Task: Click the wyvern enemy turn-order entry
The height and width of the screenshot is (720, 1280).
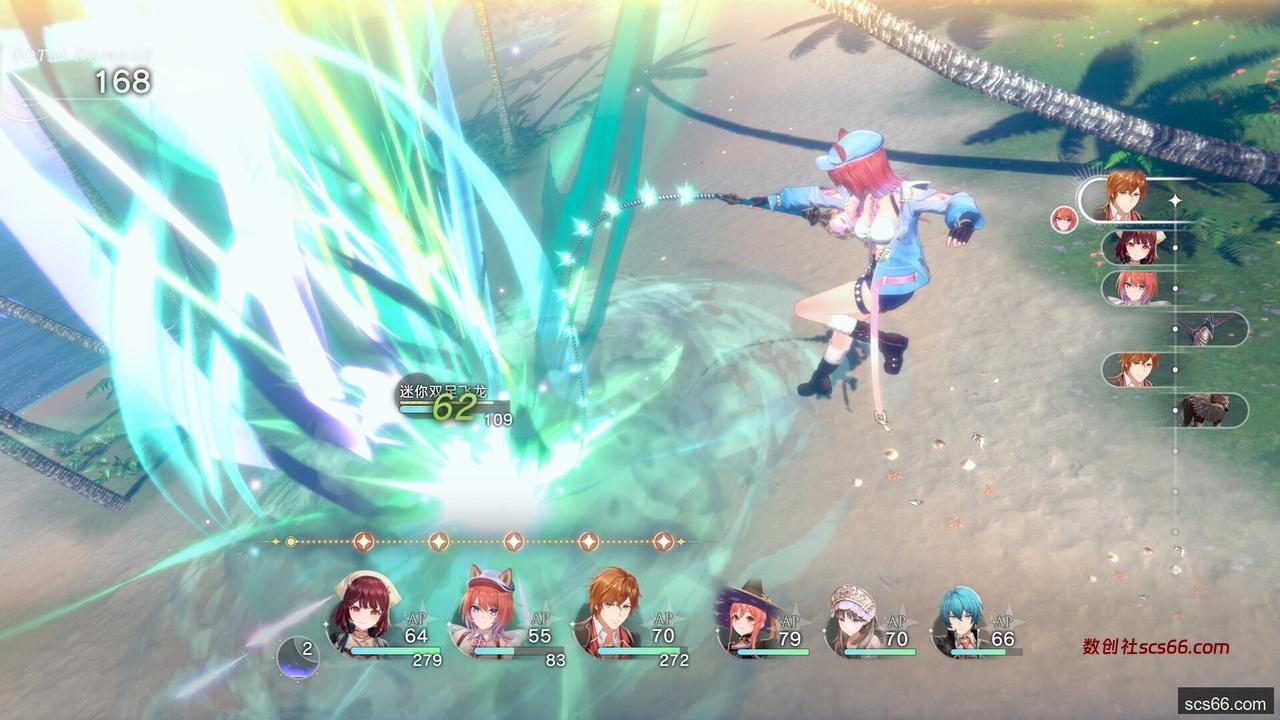Action: click(1207, 328)
